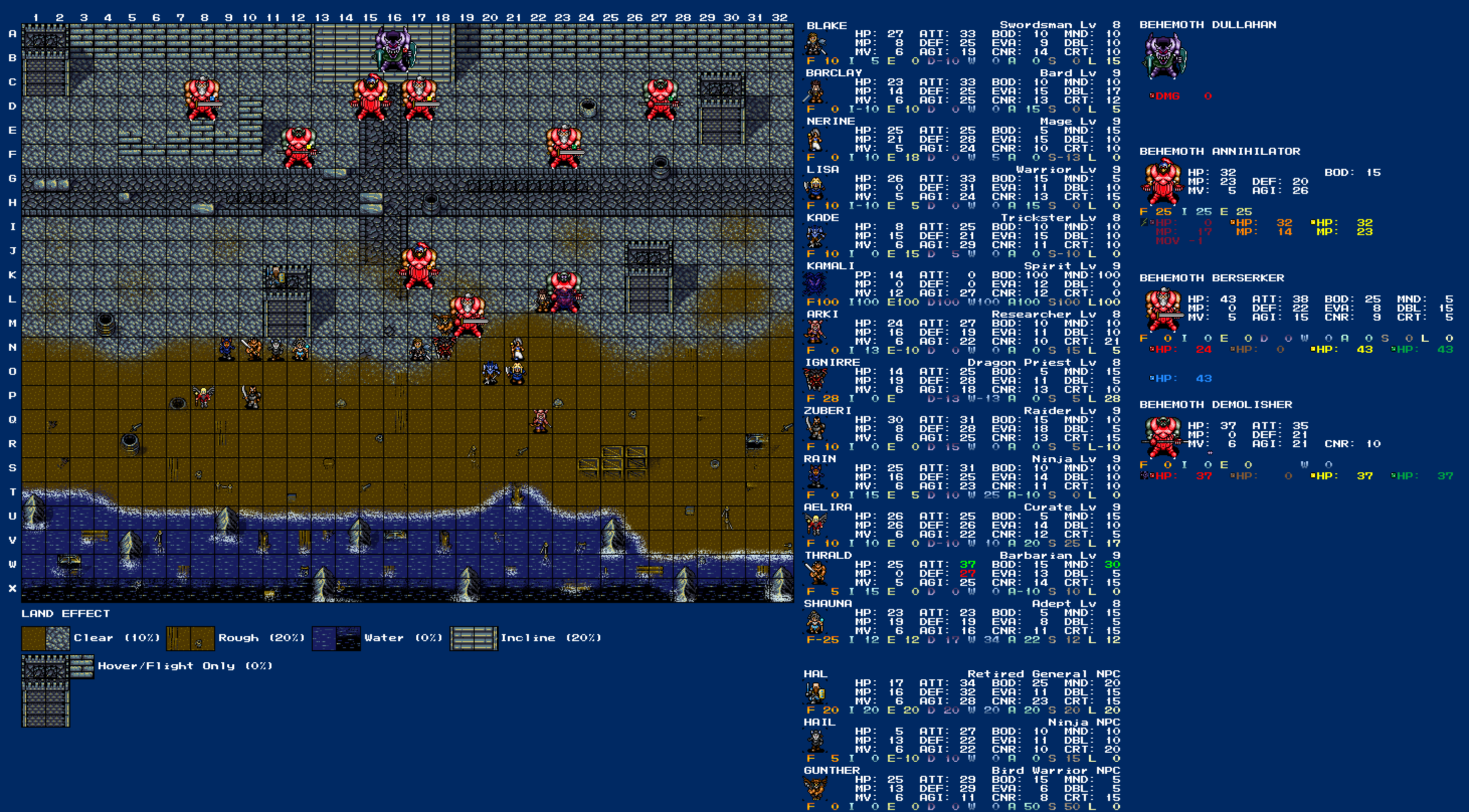1469x812 pixels.
Task: Select Zuberi the Raider's portrait
Action: (x=815, y=429)
